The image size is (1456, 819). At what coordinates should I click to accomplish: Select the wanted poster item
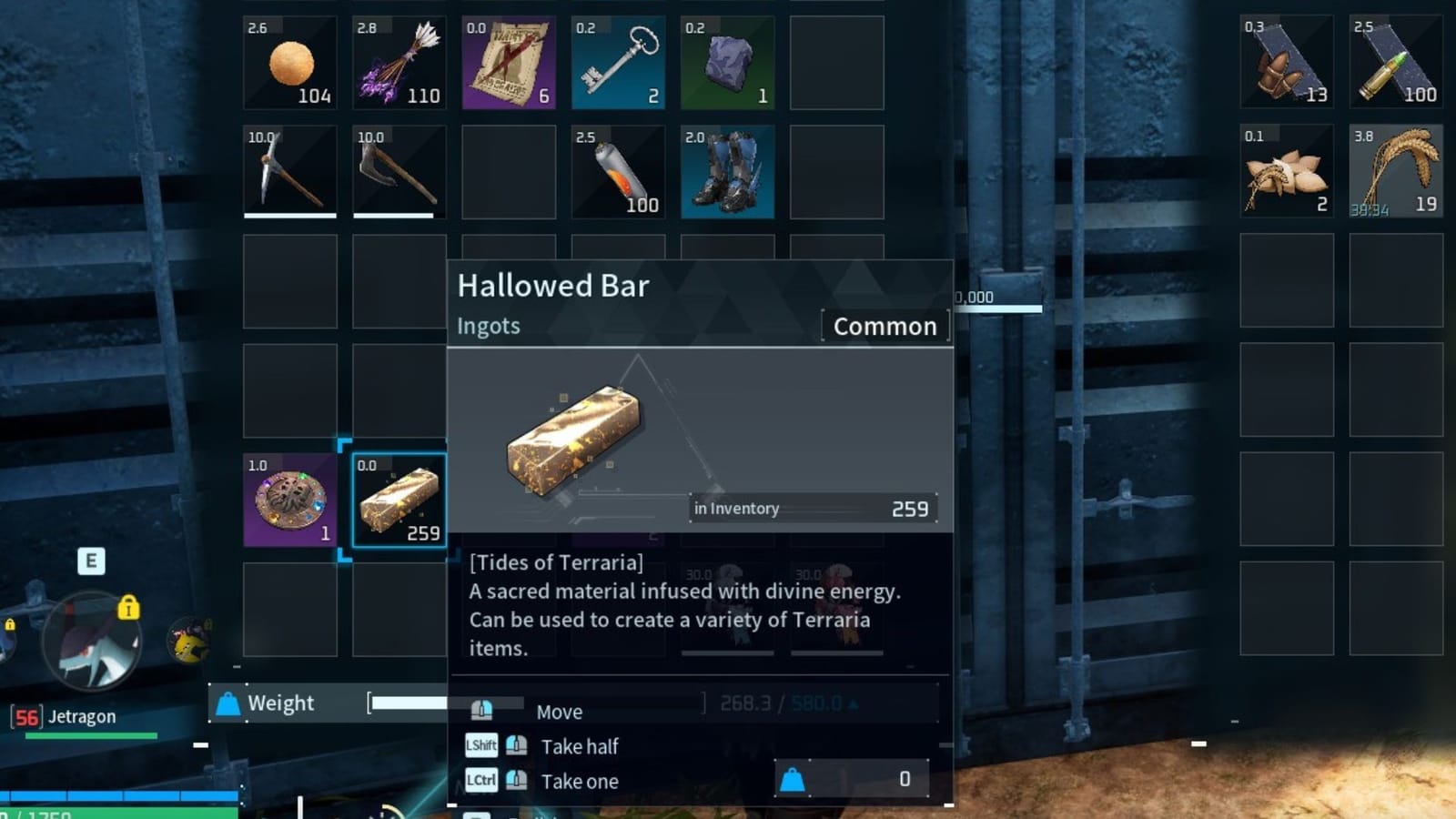pos(508,62)
